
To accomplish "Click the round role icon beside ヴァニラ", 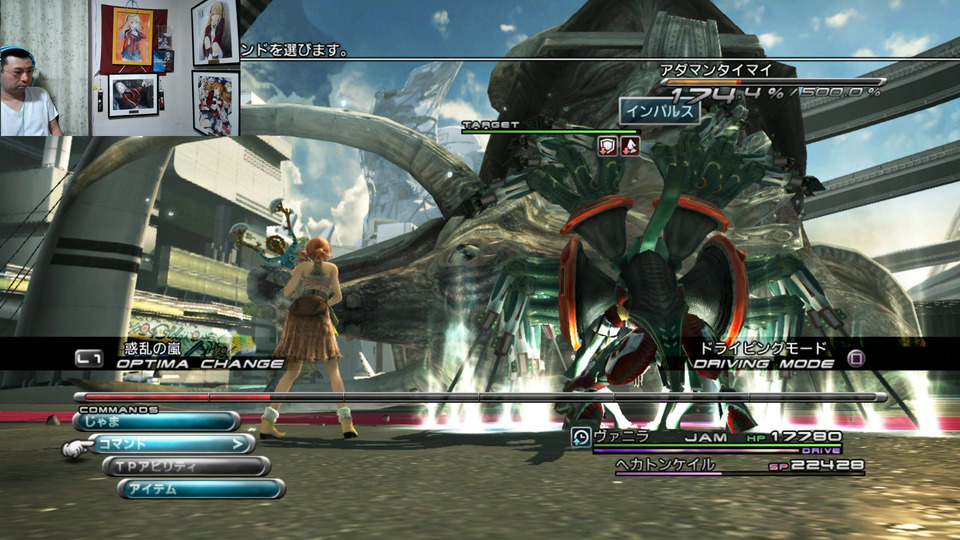I will click(580, 437).
